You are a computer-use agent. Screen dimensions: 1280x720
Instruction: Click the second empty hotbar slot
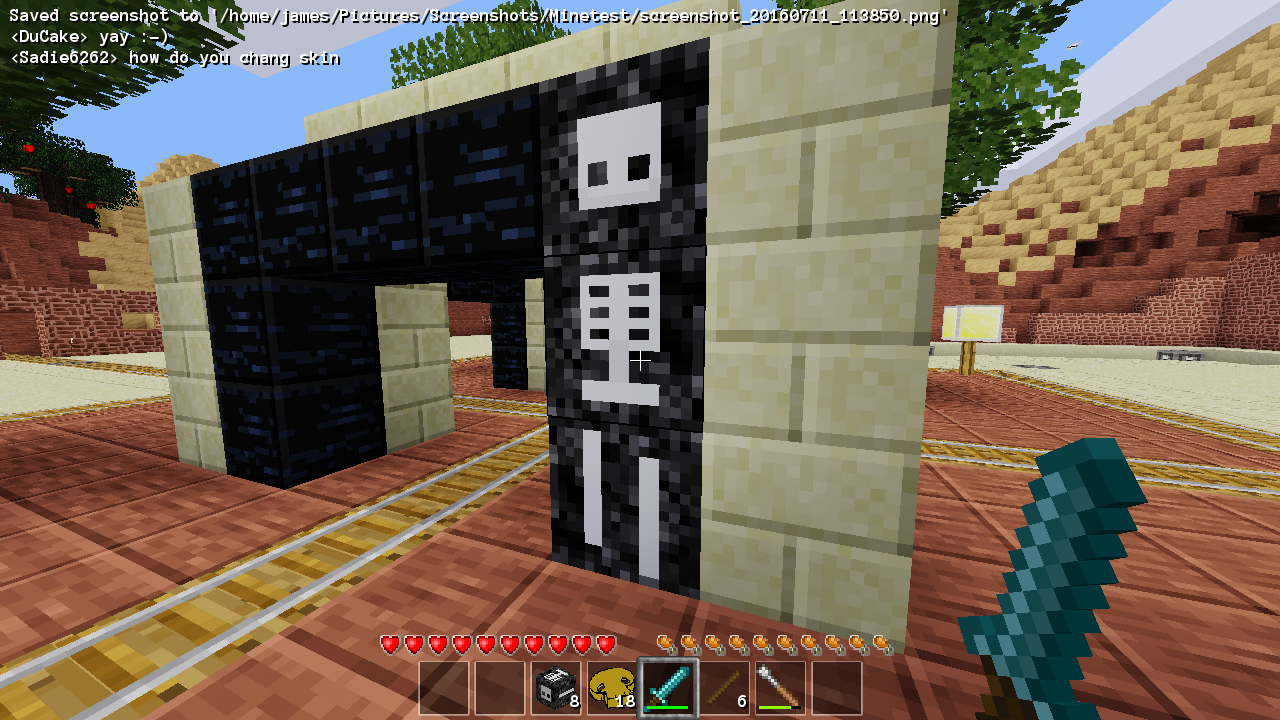click(498, 687)
